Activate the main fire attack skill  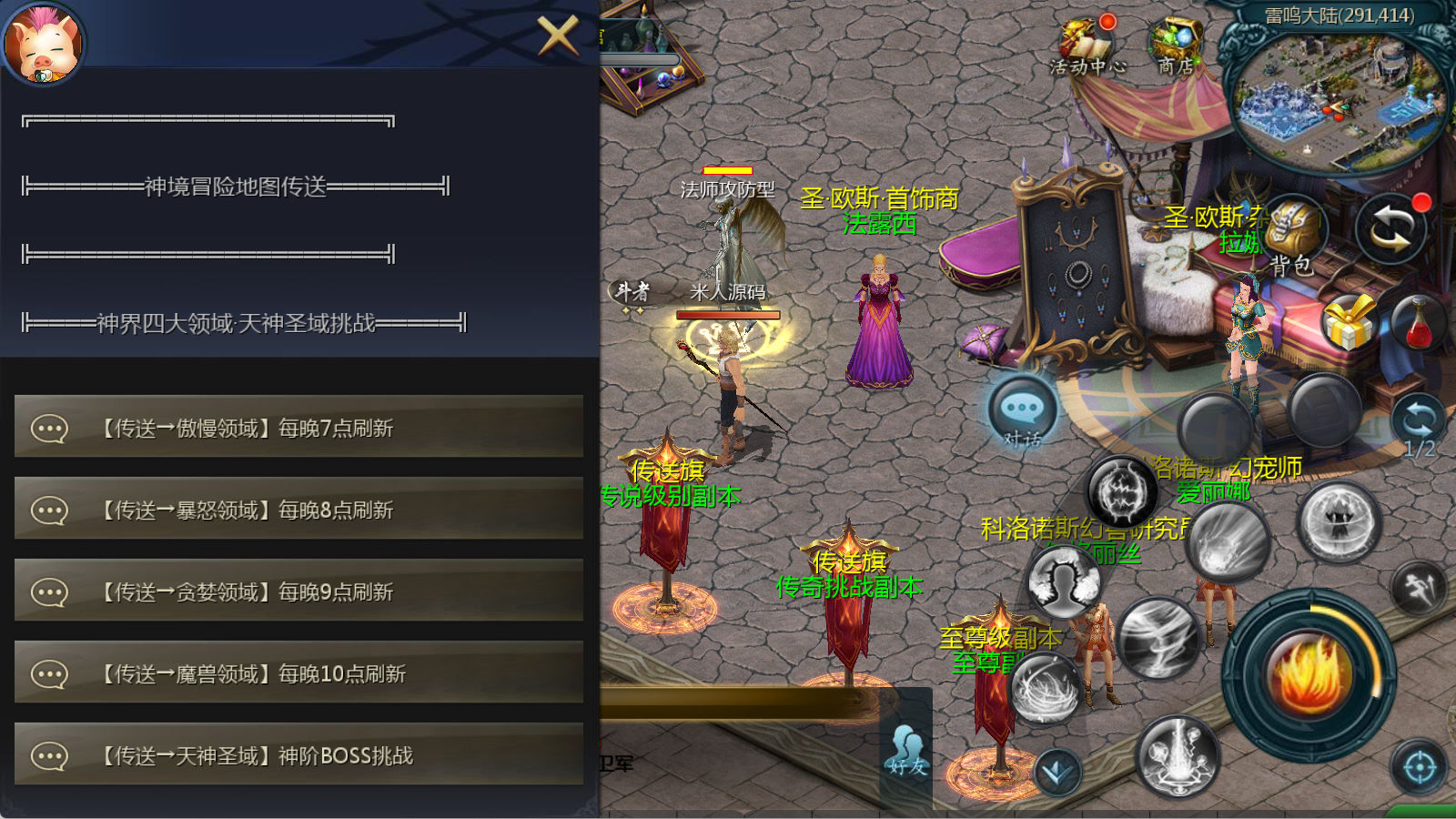coord(1309,675)
